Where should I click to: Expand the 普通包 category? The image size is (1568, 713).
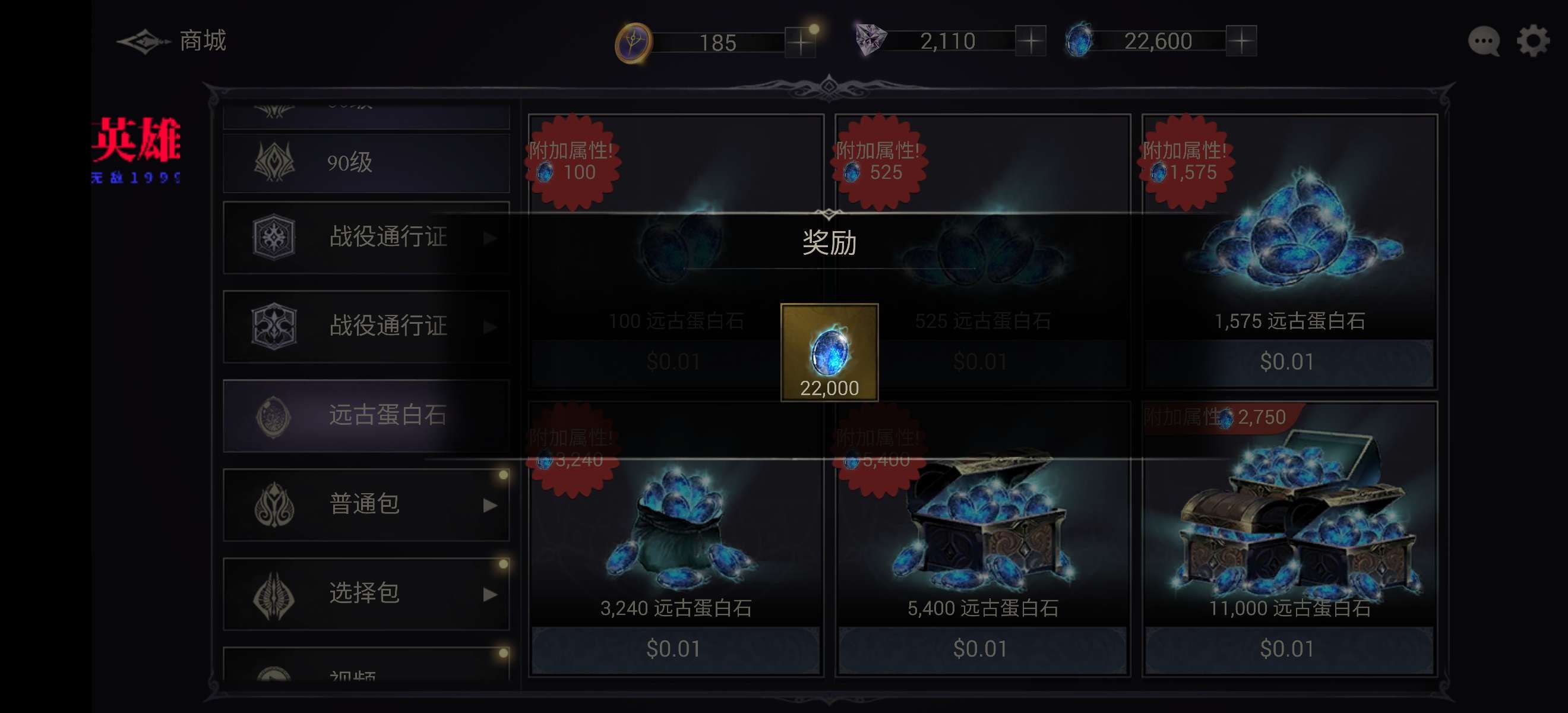click(x=366, y=504)
